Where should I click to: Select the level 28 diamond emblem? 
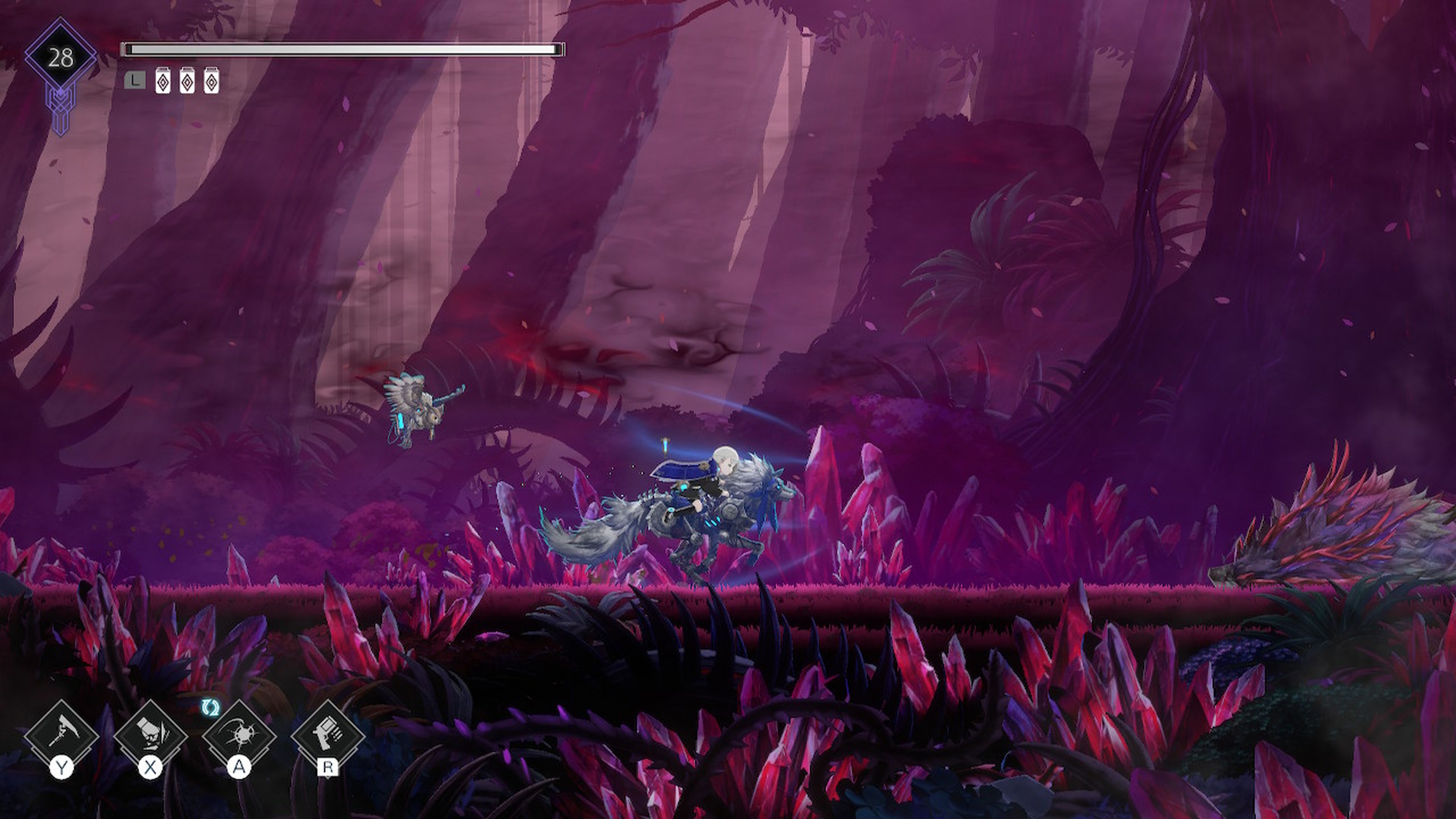point(61,58)
